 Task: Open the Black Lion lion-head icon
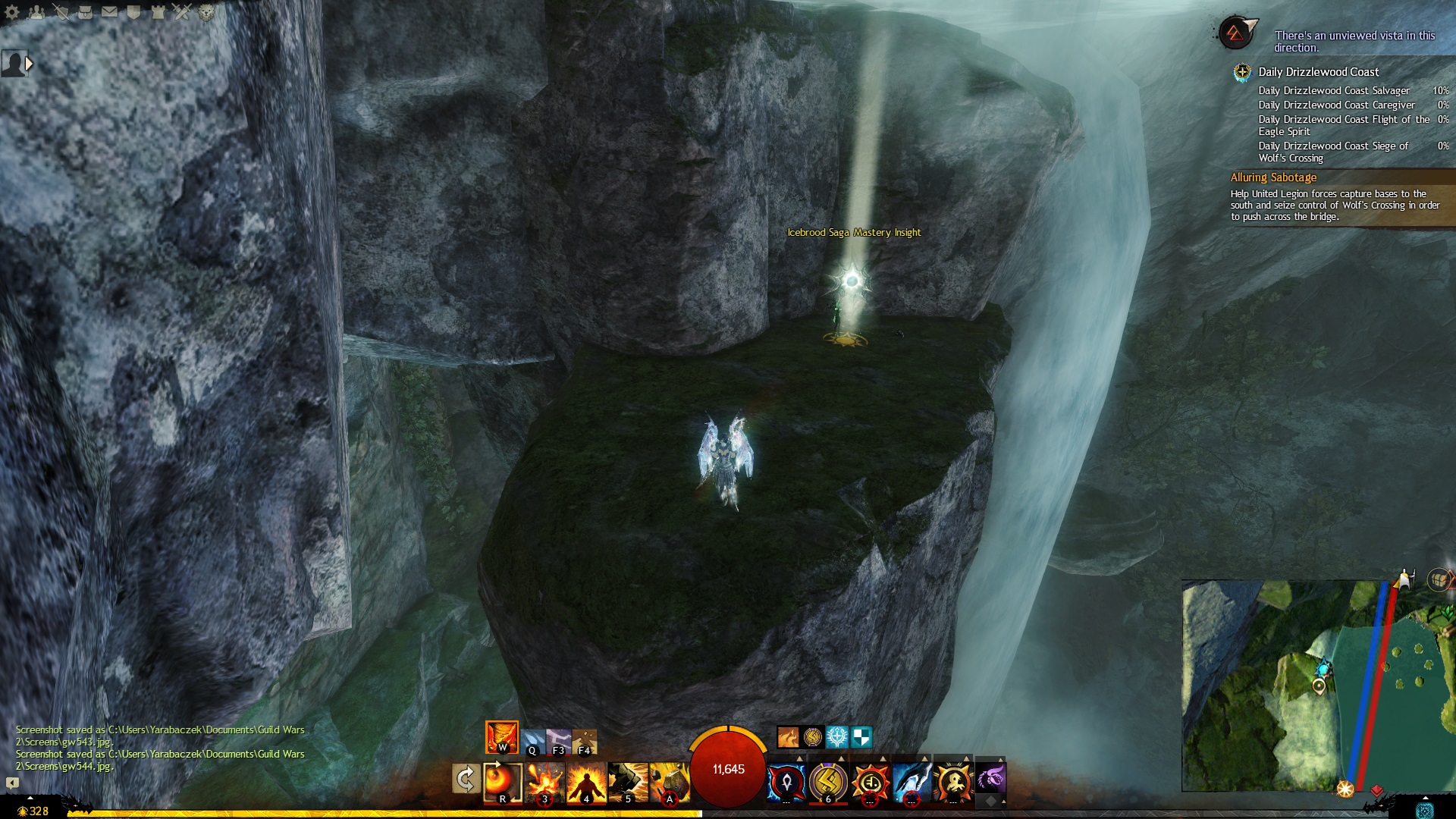pyautogui.click(x=206, y=12)
